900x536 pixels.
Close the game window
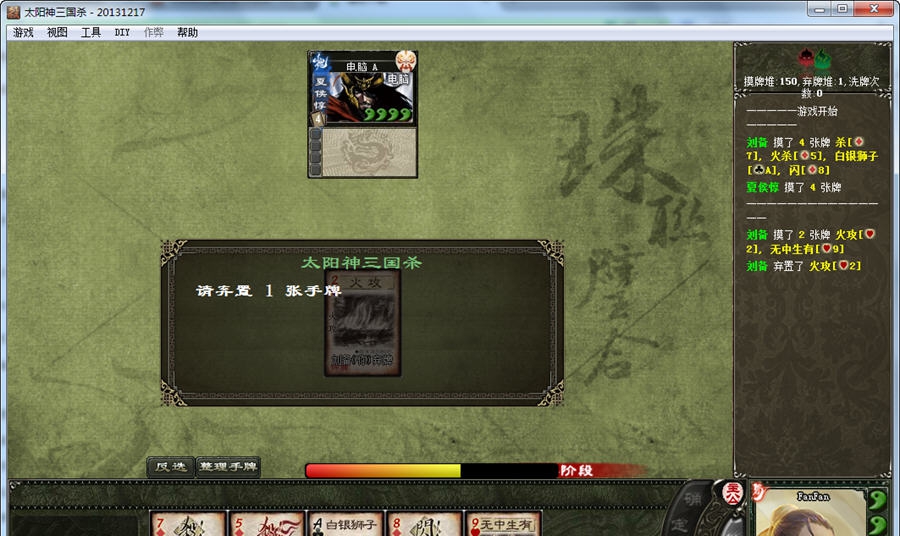[873, 9]
